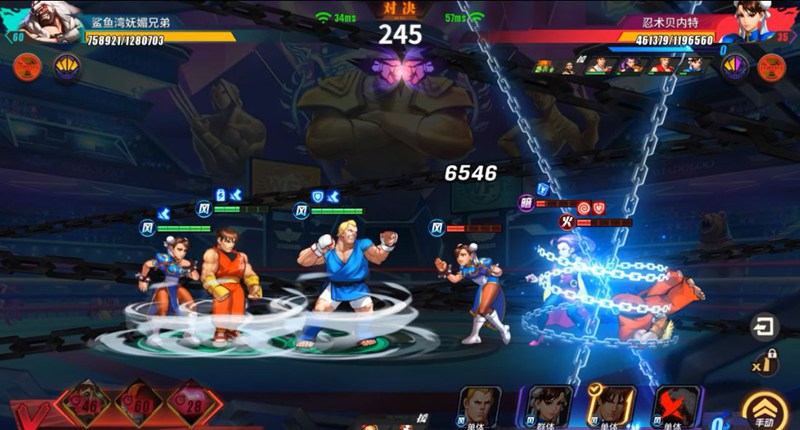Click the opponent's orange round emblem
This screenshot has height=430, width=800.
click(x=771, y=67)
